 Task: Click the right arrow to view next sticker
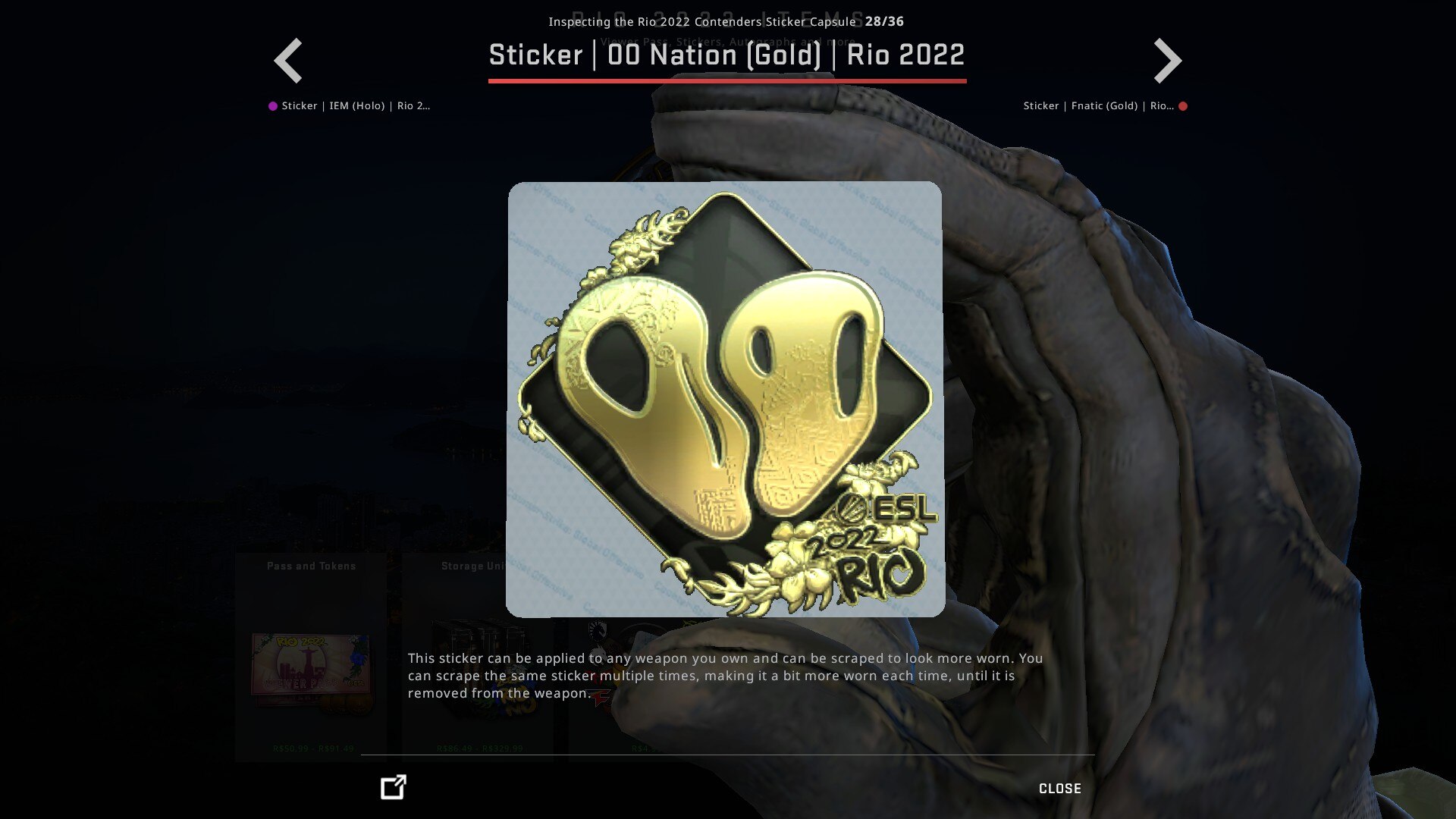point(1168,59)
